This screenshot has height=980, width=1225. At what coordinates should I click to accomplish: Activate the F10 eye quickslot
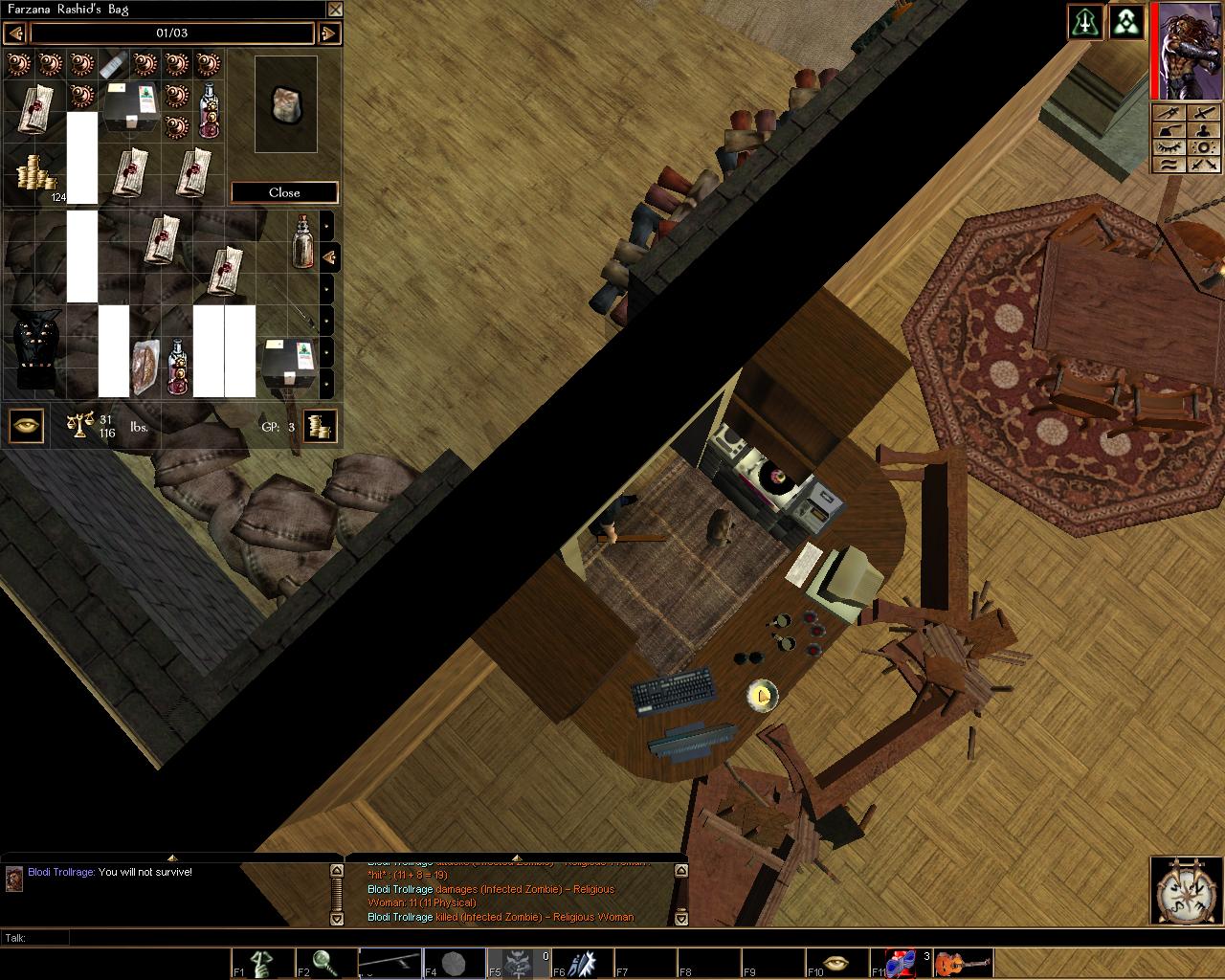tap(838, 963)
